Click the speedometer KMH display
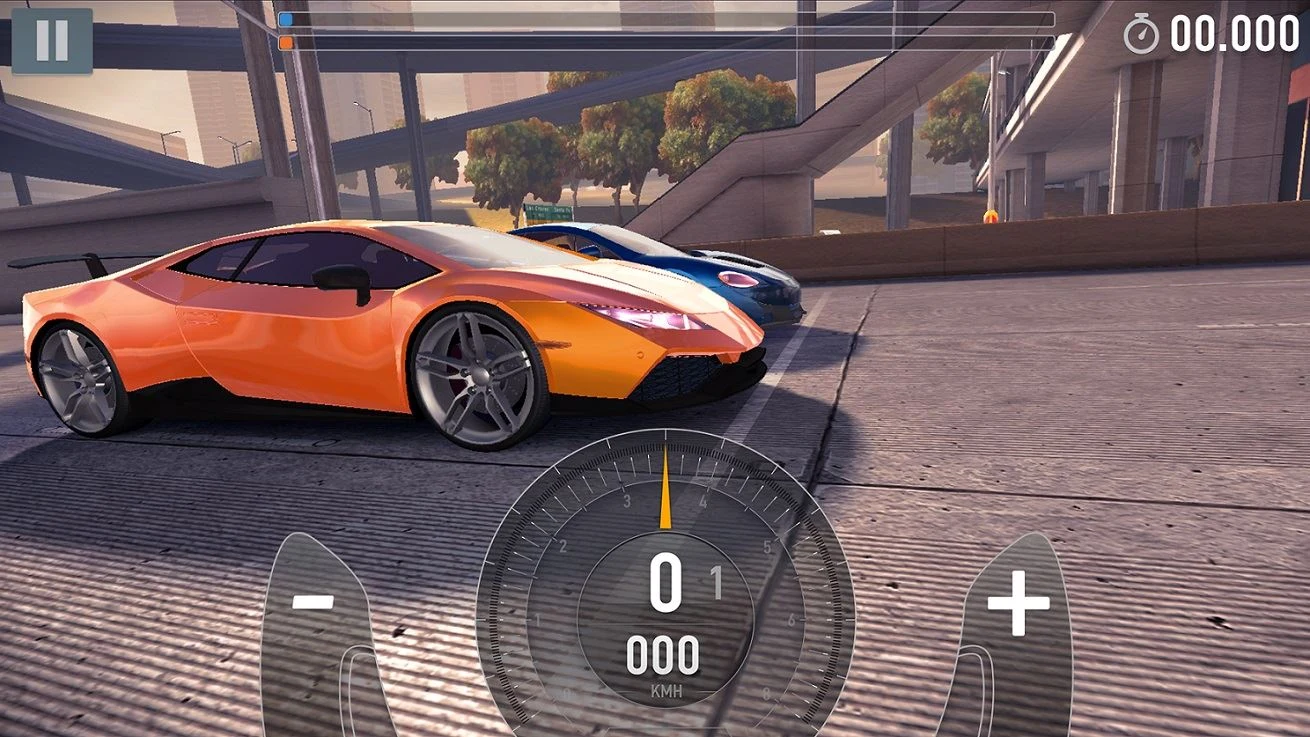1310x737 pixels. [x=666, y=691]
